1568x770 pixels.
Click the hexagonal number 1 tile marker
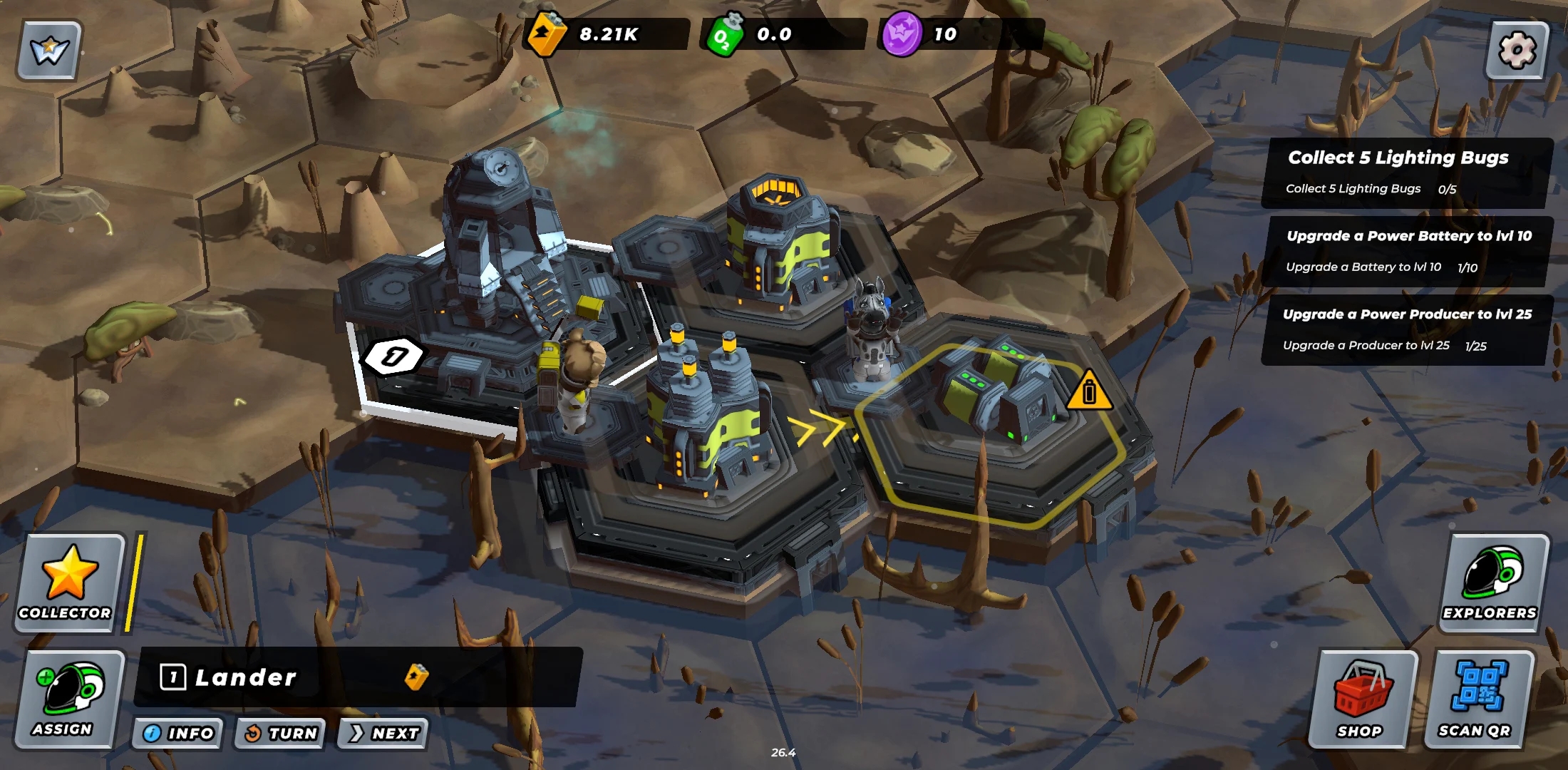[x=393, y=356]
